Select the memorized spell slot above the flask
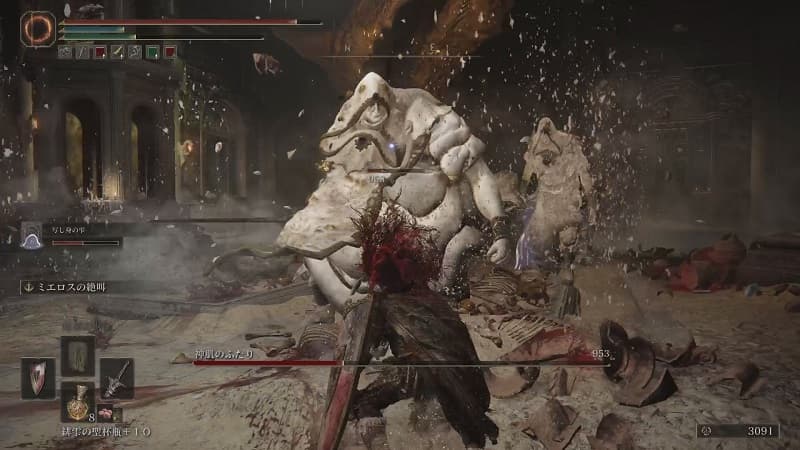Screen dimensions: 800x450 (78, 355)
